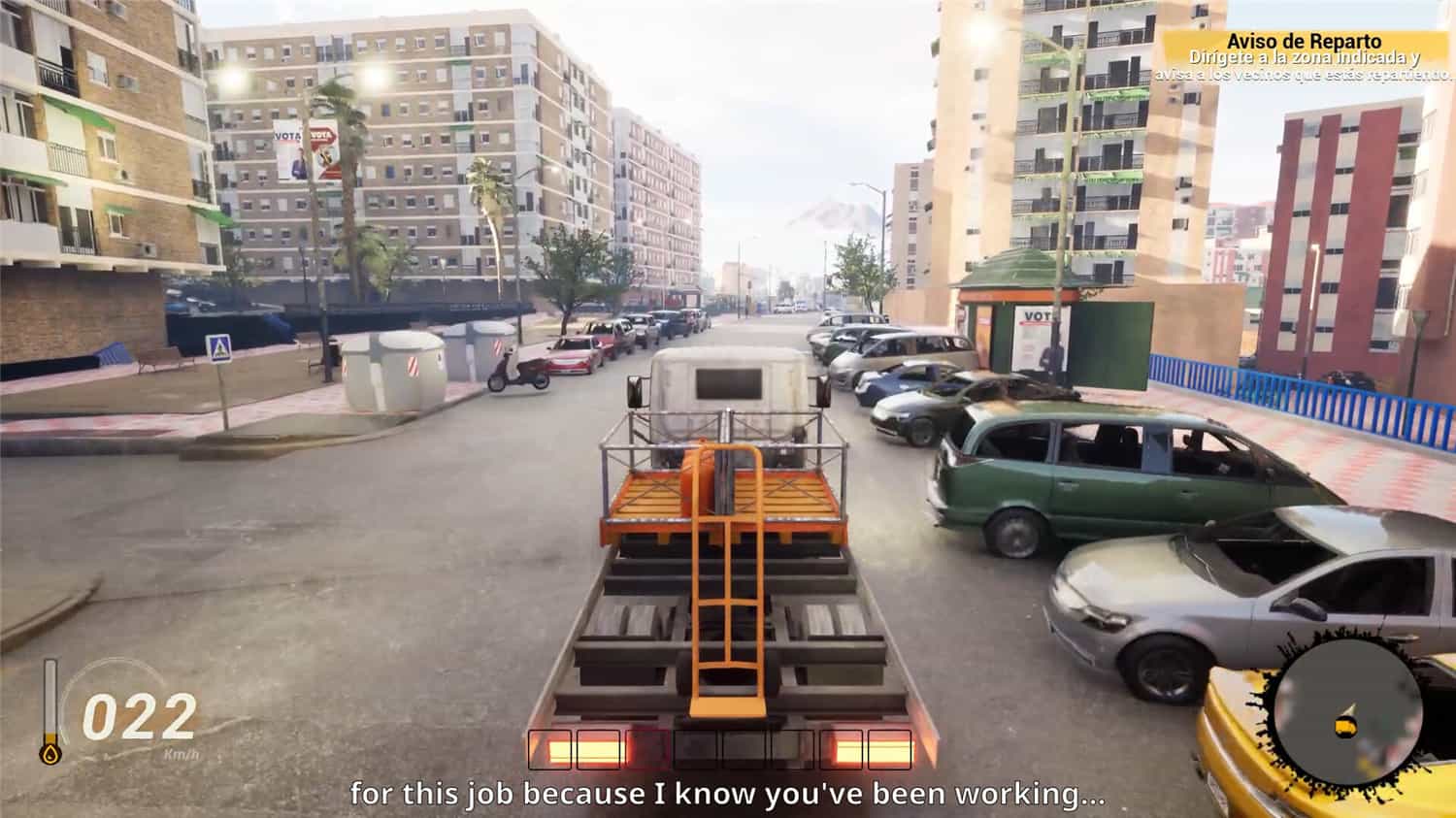Screen dimensions: 1456x818
Task: Click the Dirígete a la zona indicada message
Action: click(x=1306, y=56)
